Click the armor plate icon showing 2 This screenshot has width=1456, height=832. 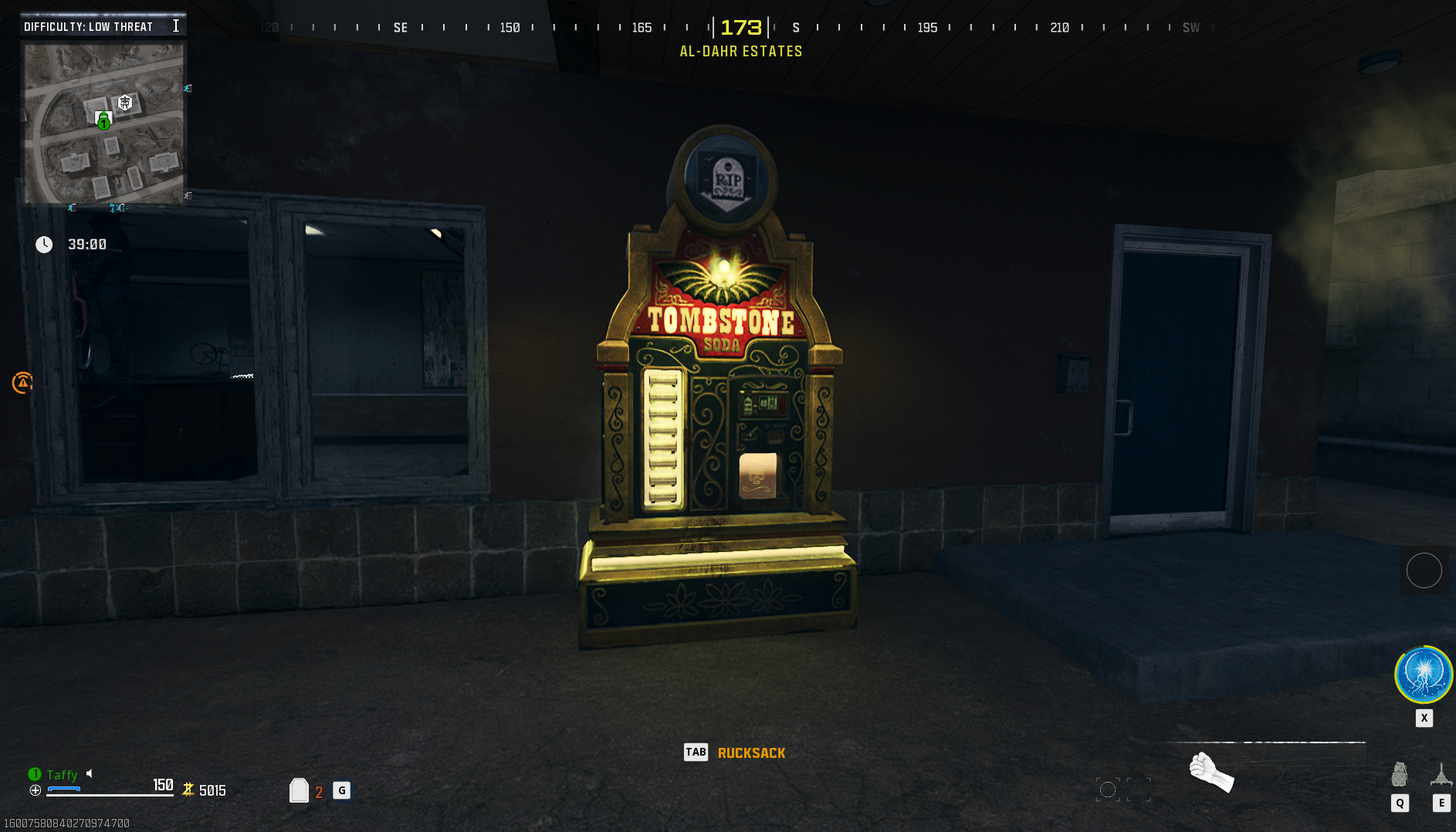[x=300, y=790]
